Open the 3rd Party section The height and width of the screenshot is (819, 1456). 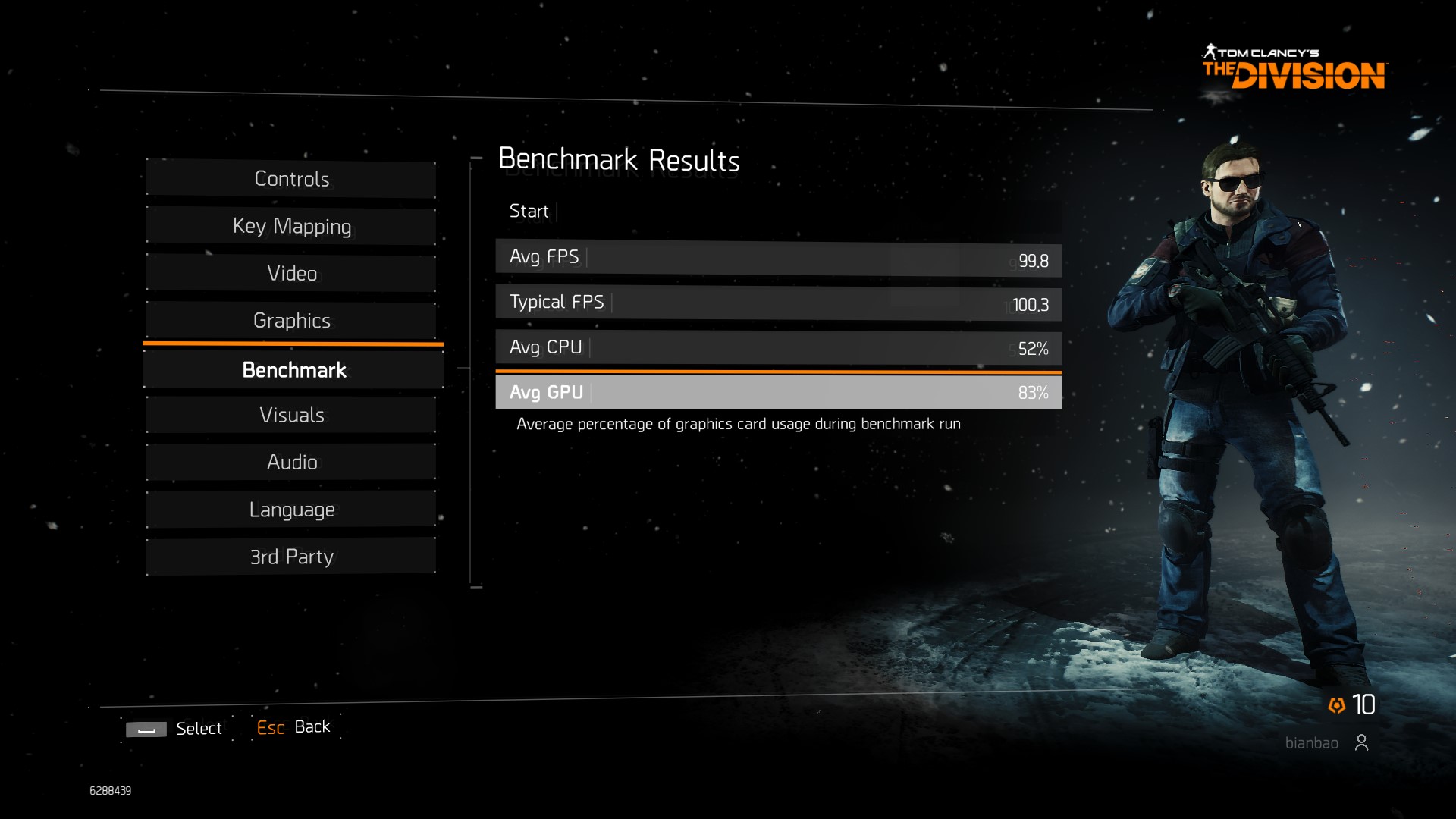coord(291,557)
